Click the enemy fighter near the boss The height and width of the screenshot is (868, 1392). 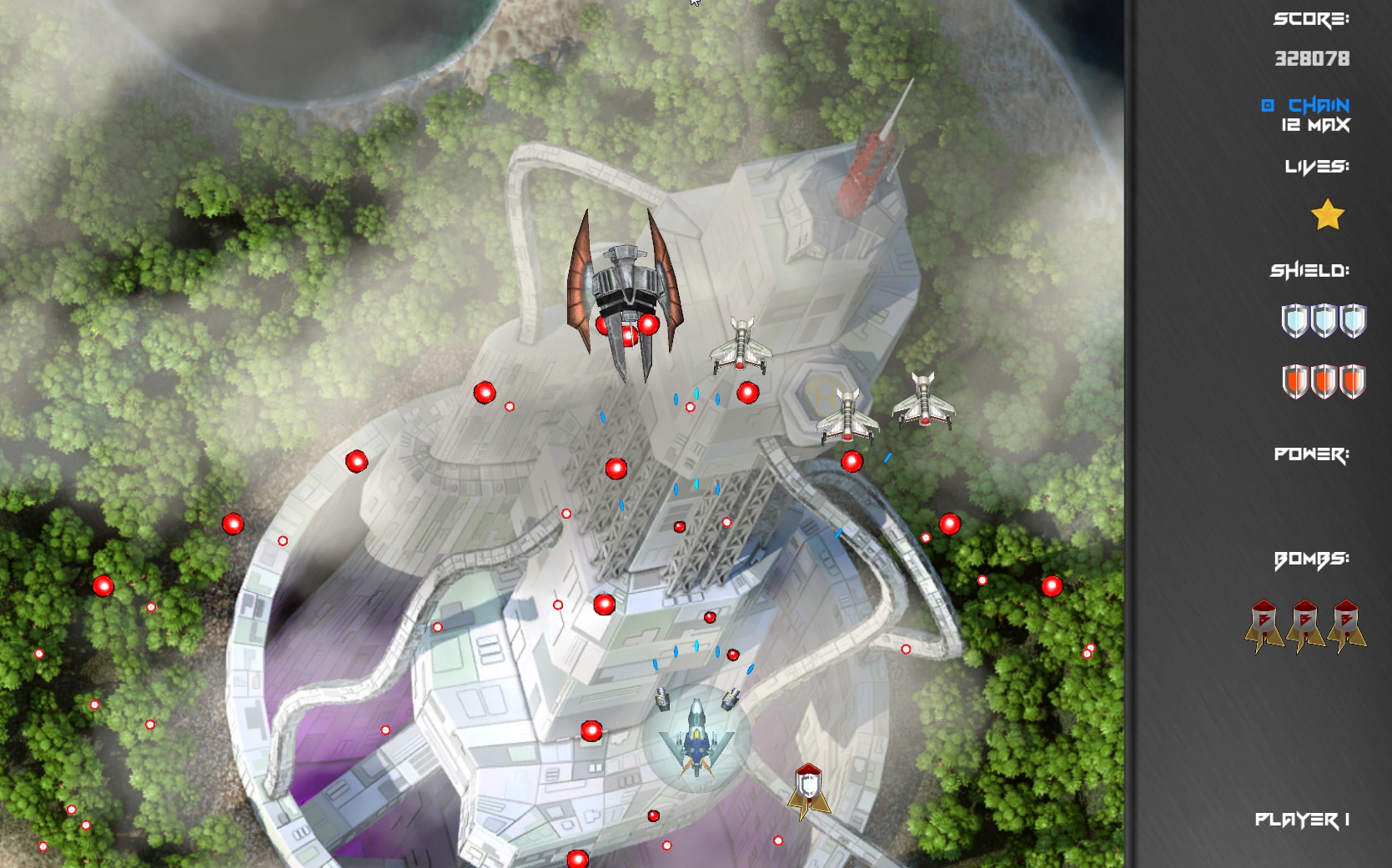pos(742,346)
